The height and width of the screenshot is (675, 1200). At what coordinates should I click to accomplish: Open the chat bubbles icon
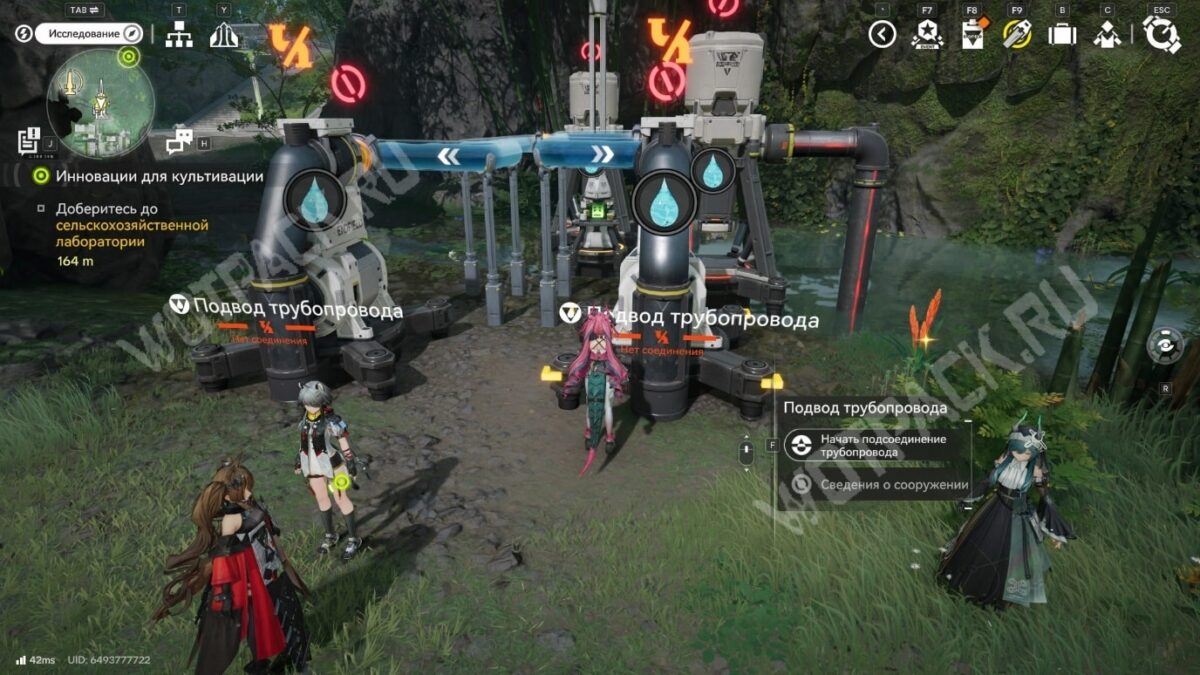(180, 141)
